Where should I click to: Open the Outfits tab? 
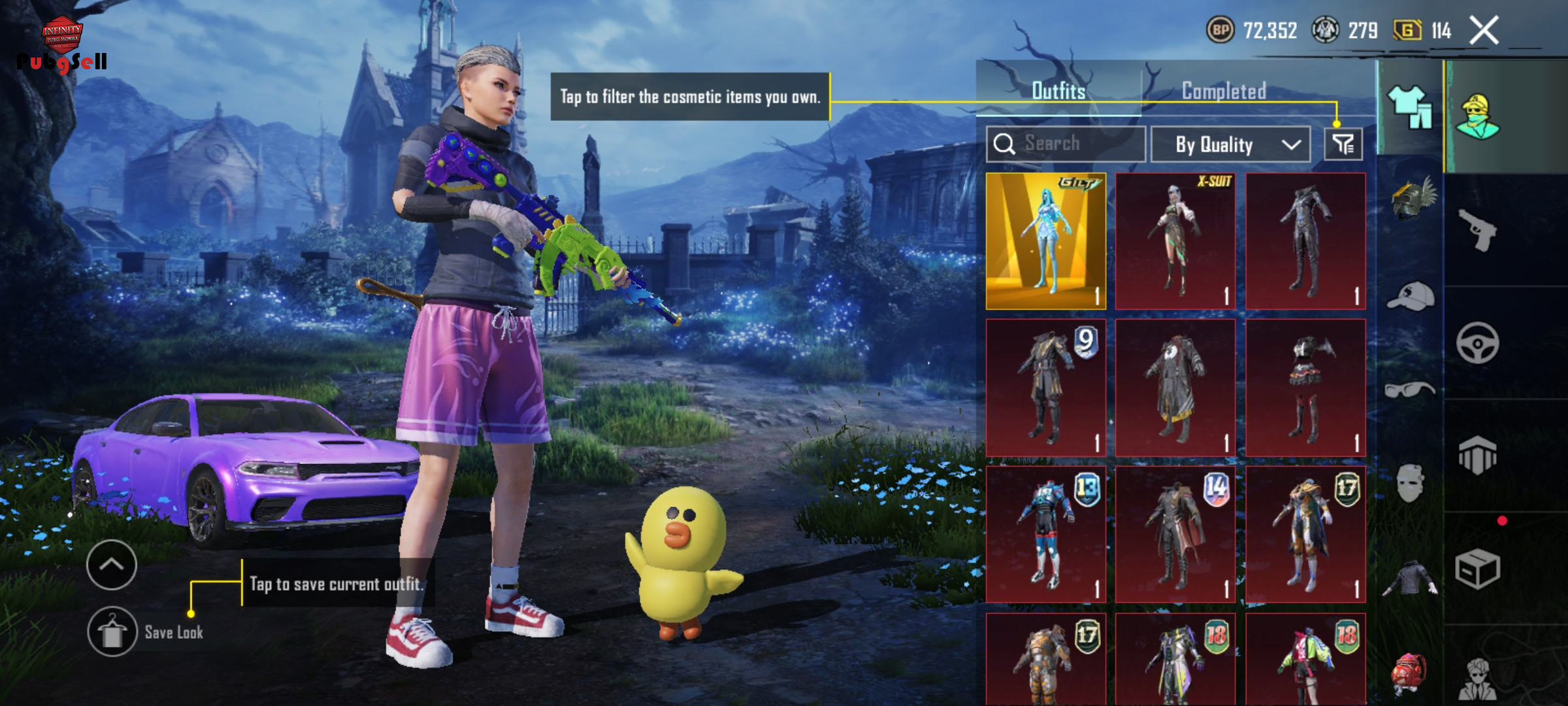(1058, 92)
